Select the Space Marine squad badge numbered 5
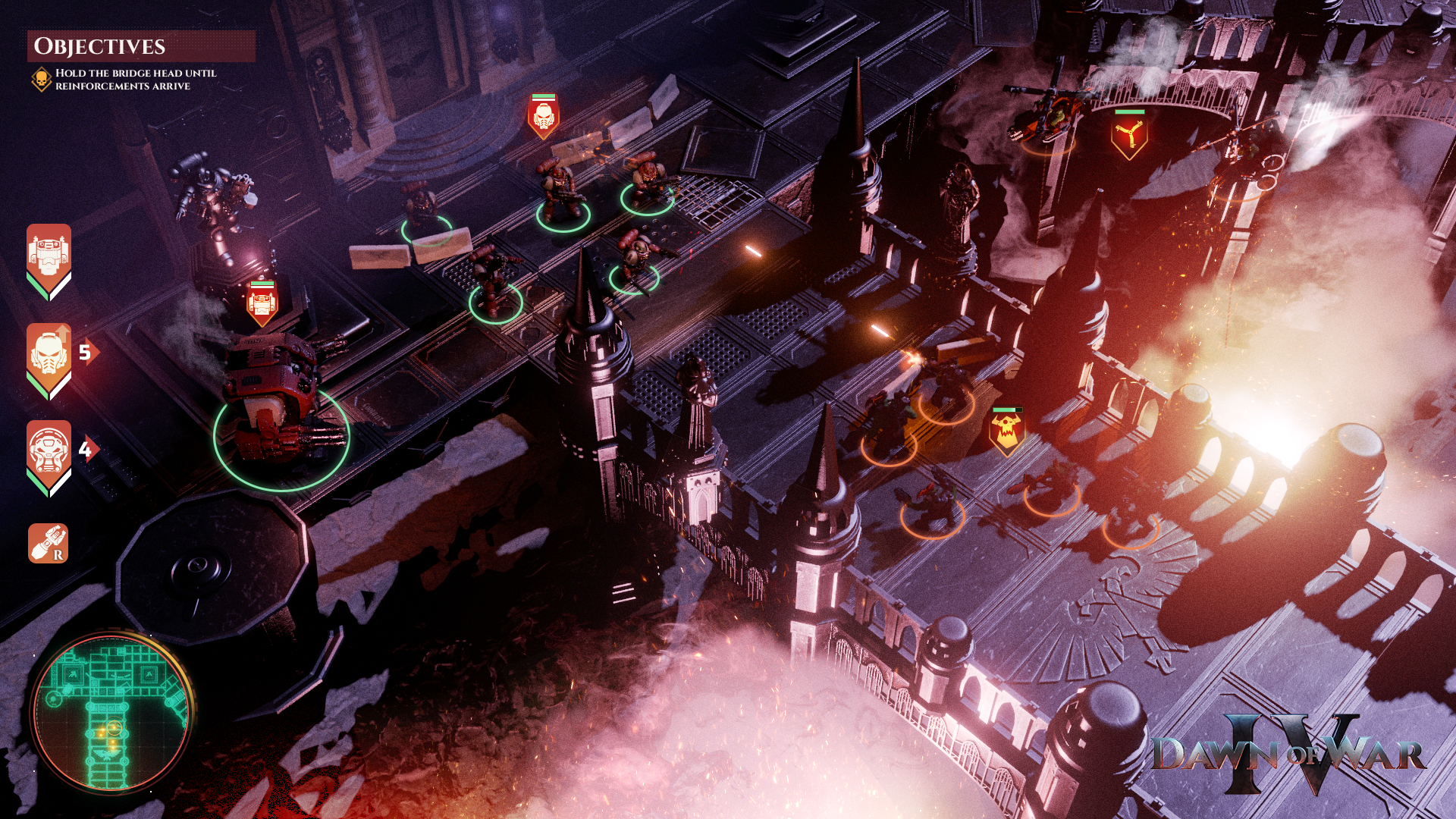 pos(49,356)
